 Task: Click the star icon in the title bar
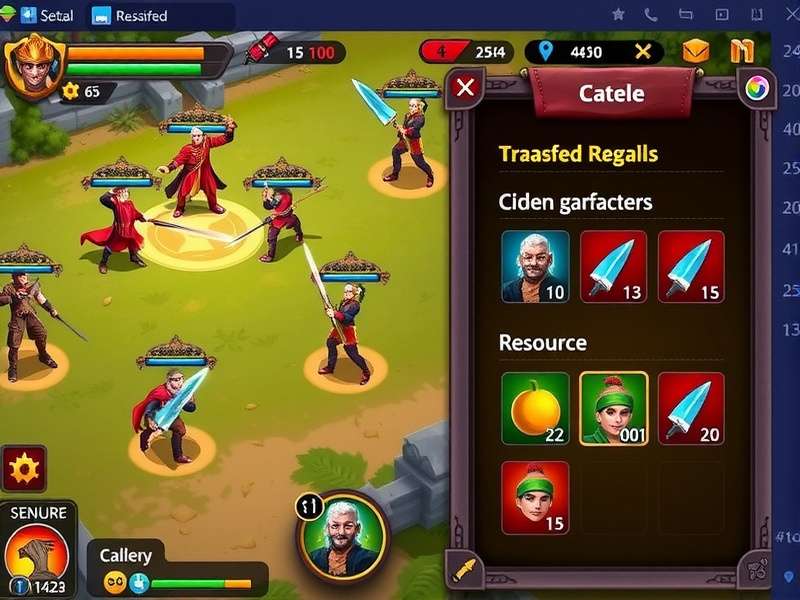pyautogui.click(x=618, y=15)
